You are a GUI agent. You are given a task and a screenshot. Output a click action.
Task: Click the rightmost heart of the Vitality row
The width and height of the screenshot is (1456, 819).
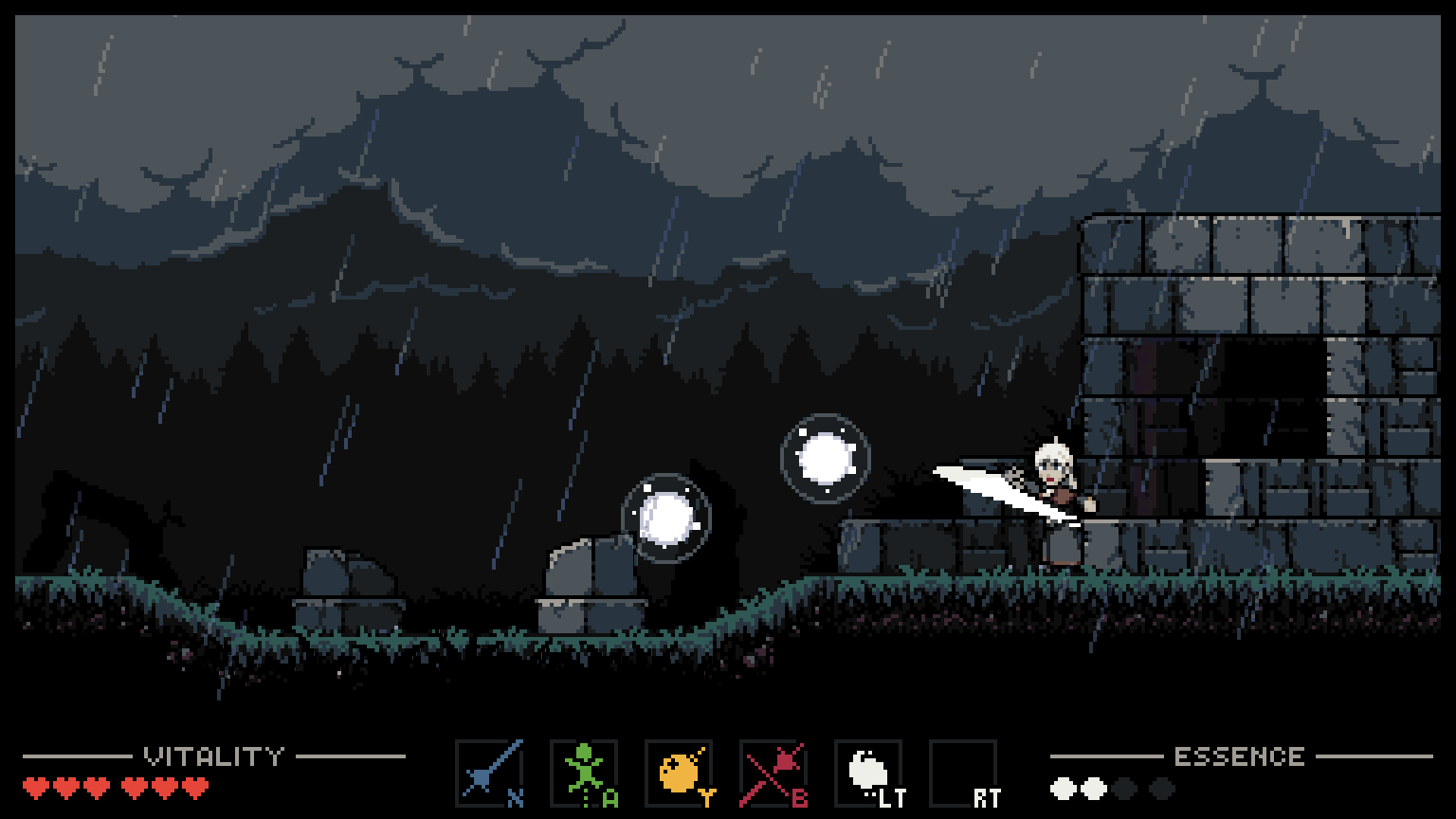pyautogui.click(x=193, y=786)
